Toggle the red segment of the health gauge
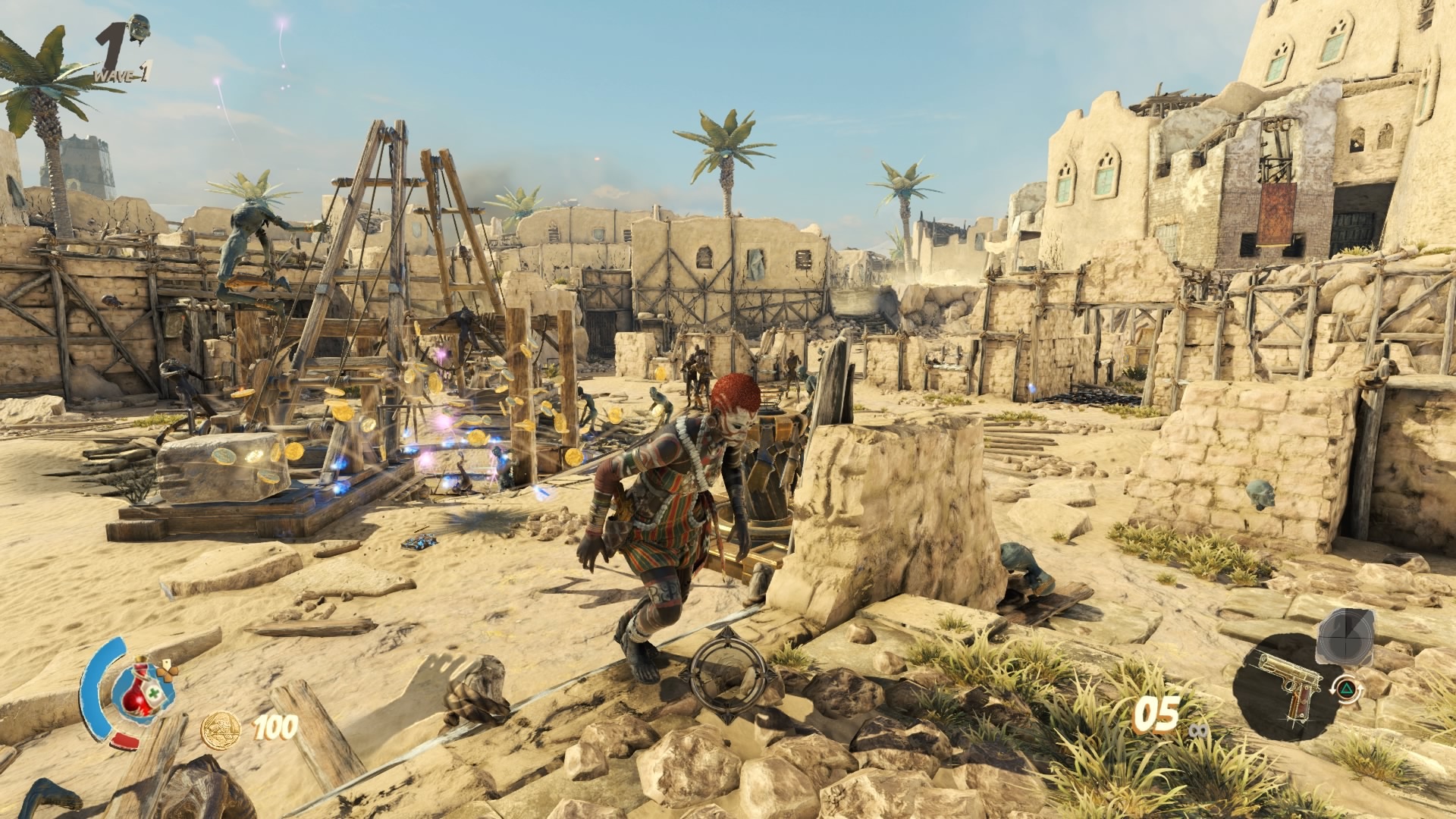Screen dimensions: 1456x819 tap(124, 741)
